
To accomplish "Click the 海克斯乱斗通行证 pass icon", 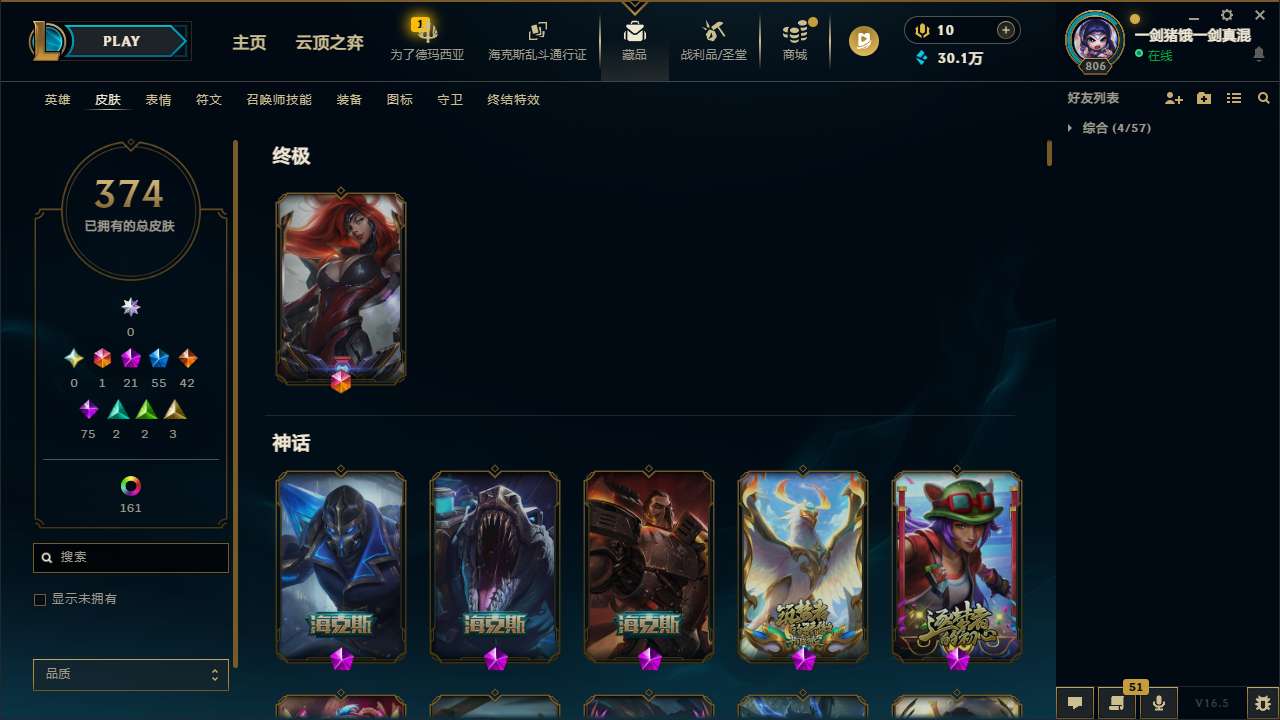I will point(537,40).
